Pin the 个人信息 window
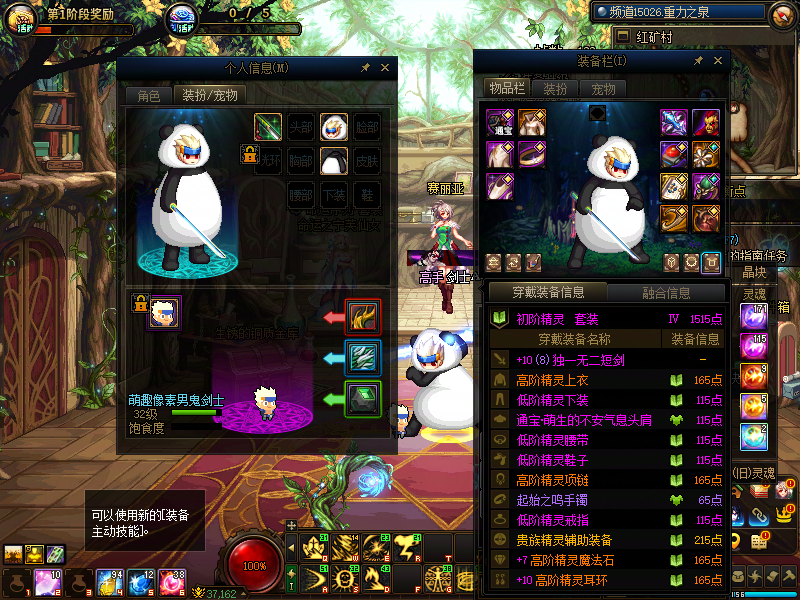 [365, 68]
